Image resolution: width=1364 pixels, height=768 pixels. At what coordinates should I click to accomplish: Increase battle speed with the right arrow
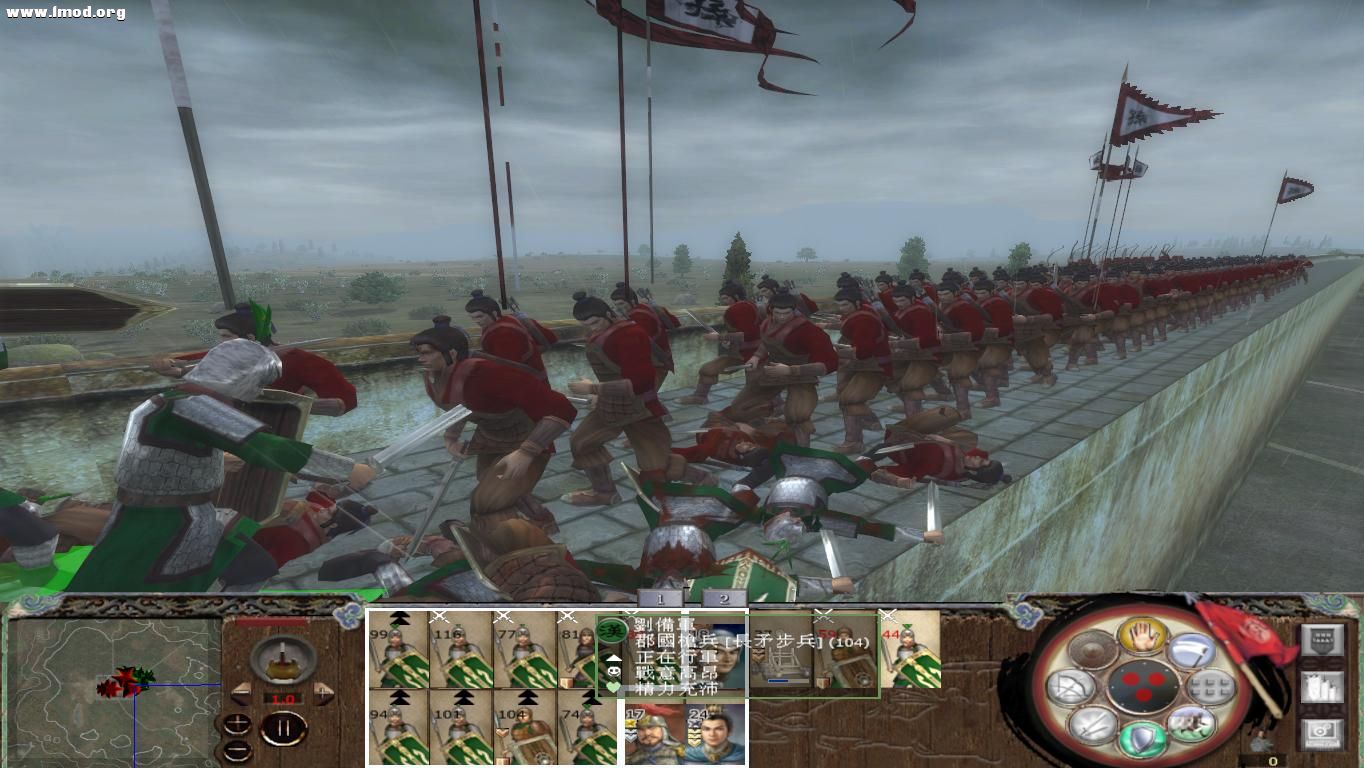tap(324, 693)
